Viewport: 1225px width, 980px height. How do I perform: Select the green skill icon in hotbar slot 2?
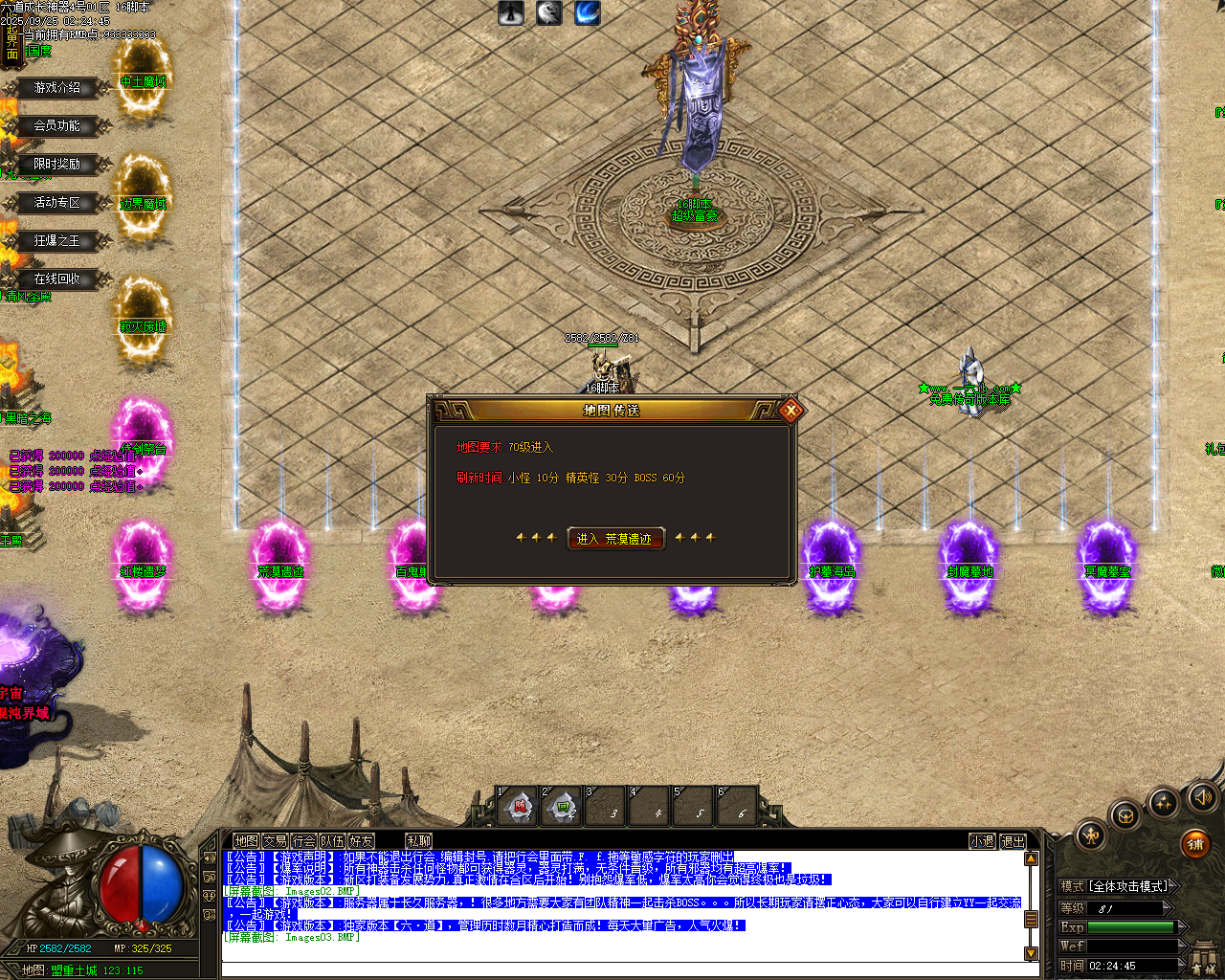tap(561, 807)
